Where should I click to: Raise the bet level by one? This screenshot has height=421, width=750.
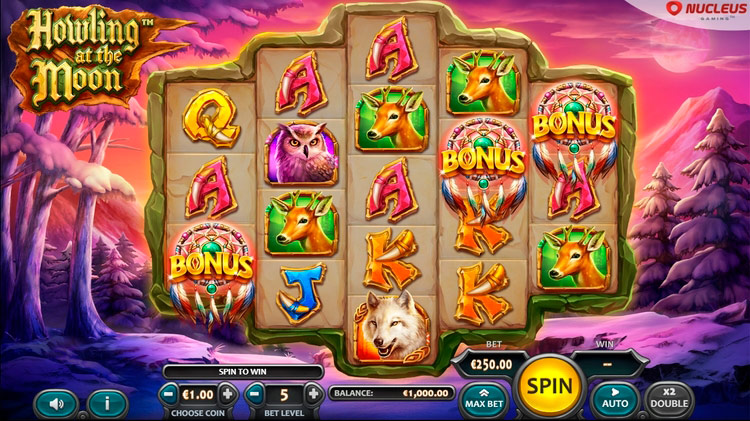pos(313,394)
